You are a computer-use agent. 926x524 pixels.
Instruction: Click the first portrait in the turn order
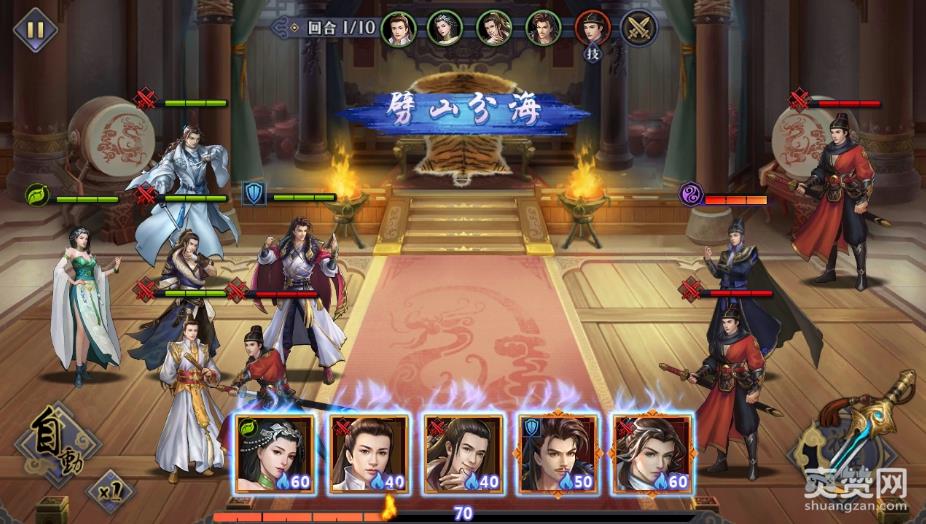coord(398,27)
